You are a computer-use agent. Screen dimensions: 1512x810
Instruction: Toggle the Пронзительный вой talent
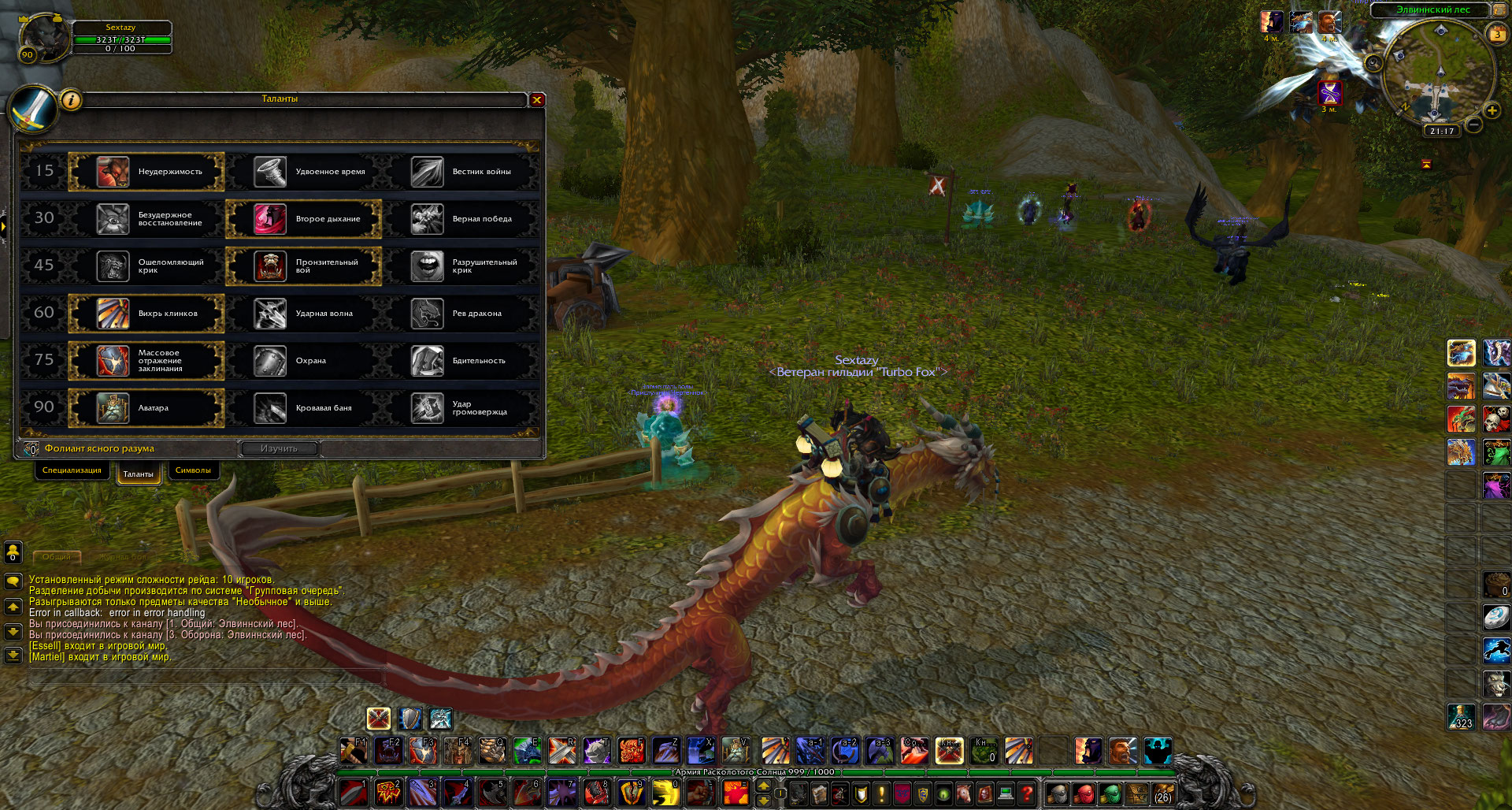[269, 266]
